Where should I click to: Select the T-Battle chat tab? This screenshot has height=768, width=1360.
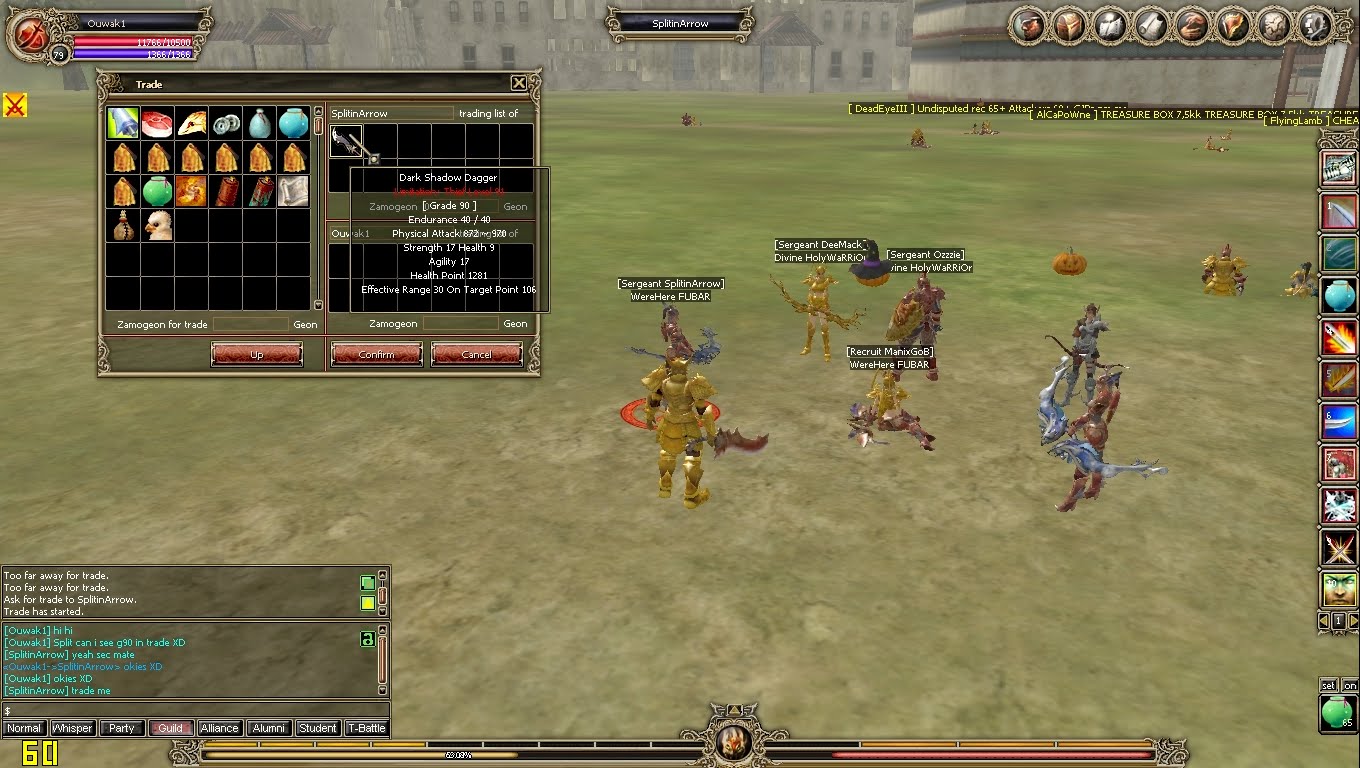(366, 728)
